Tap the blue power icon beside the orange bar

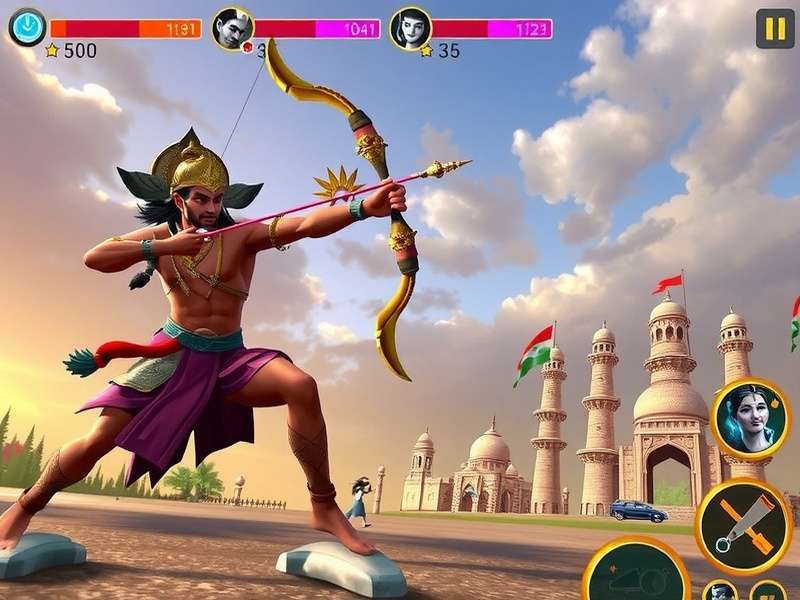[x=27, y=27]
